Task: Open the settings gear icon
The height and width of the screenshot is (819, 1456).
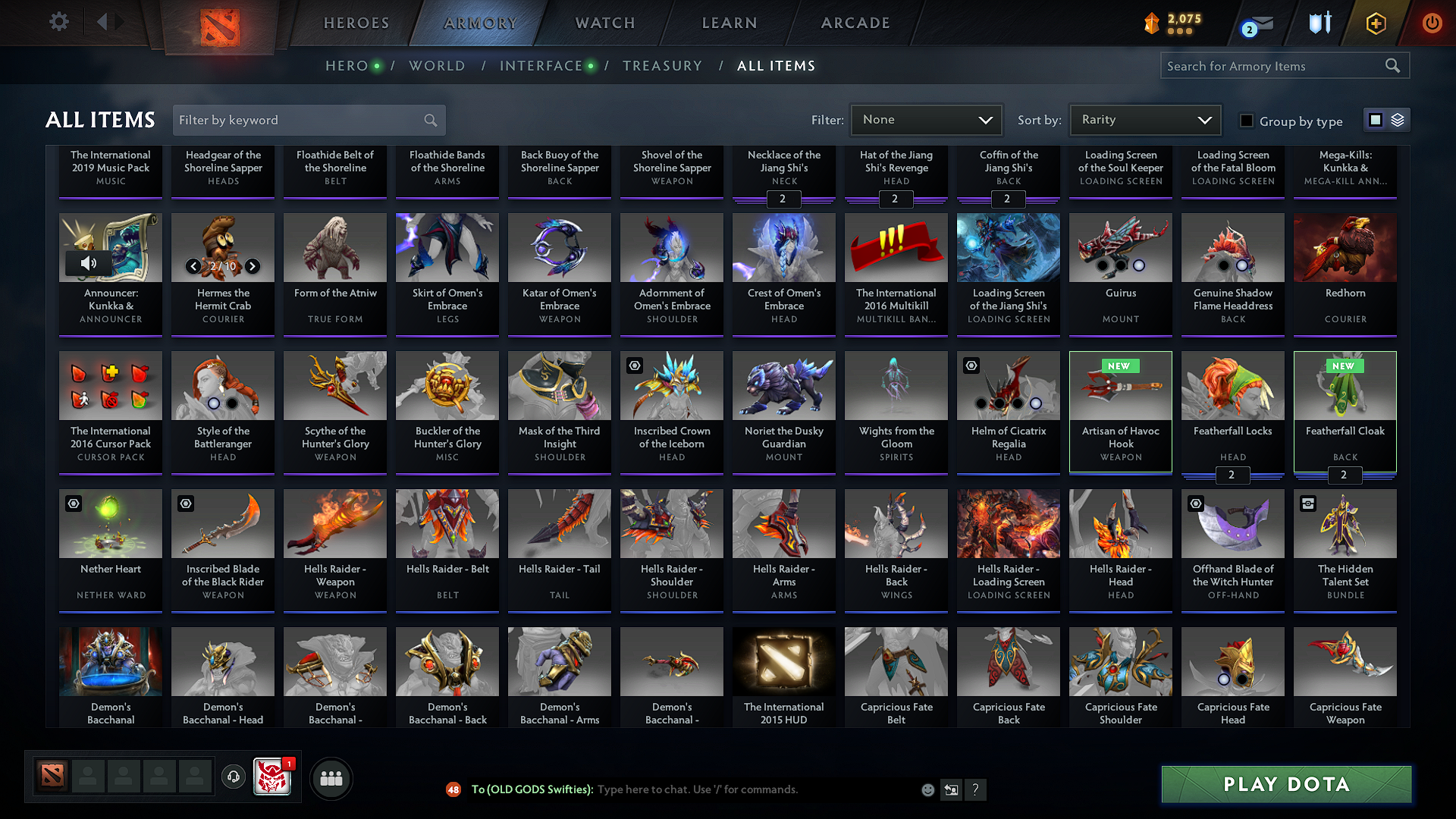Action: point(58,21)
